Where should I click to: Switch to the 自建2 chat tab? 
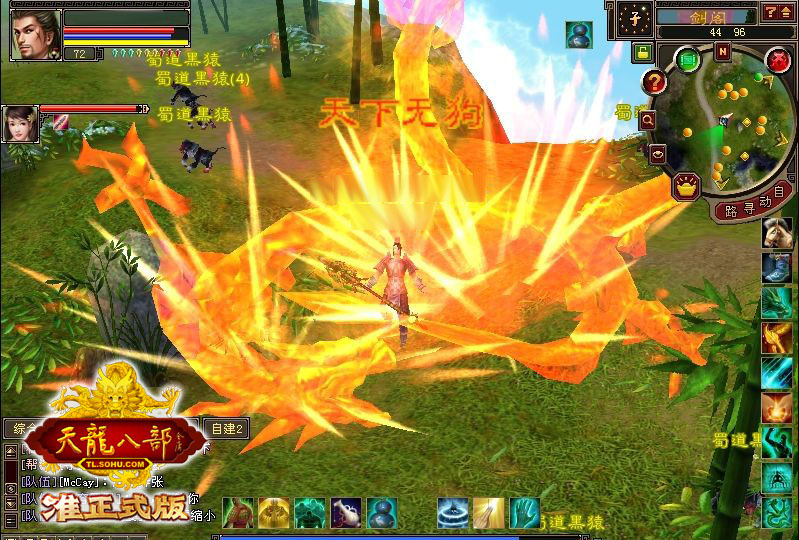coord(226,429)
